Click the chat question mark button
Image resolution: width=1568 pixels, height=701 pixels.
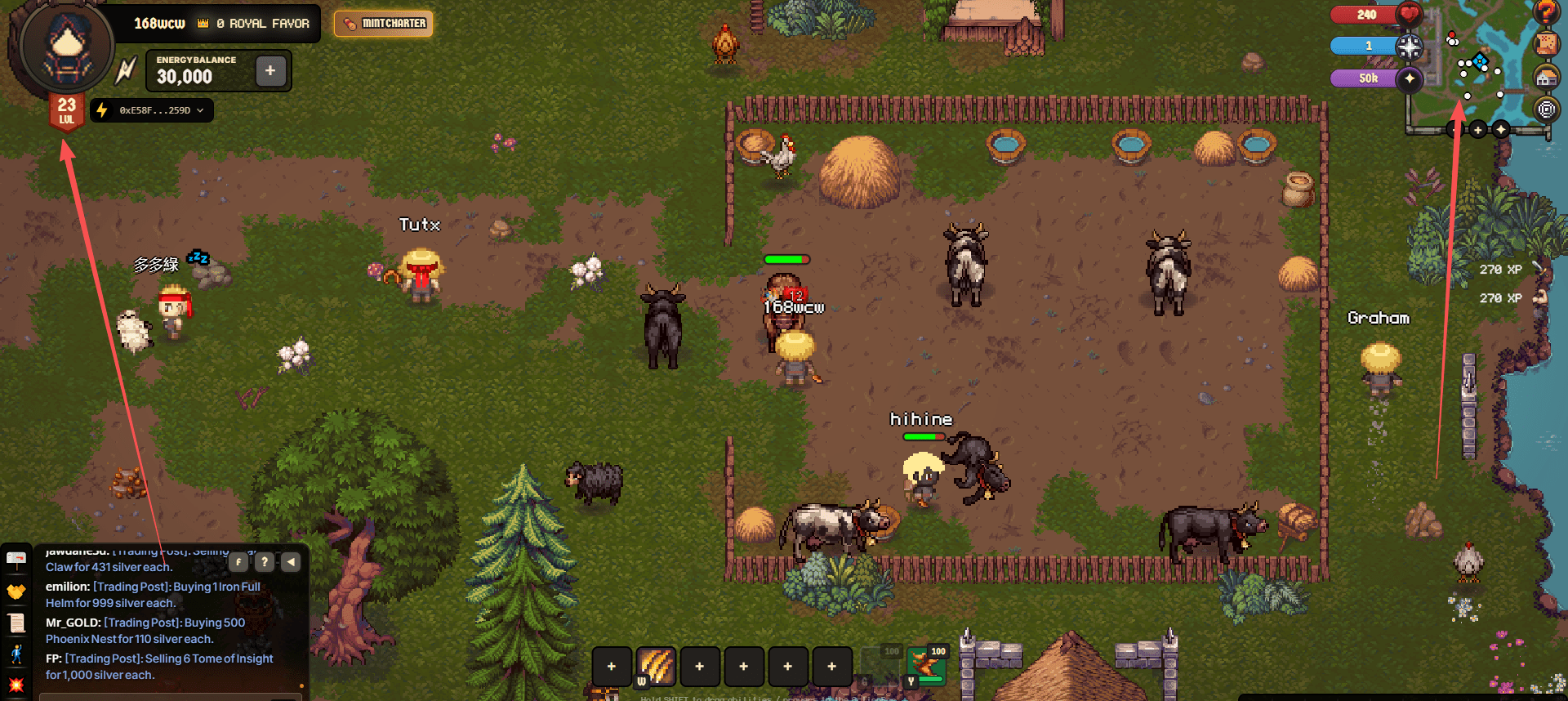click(265, 561)
